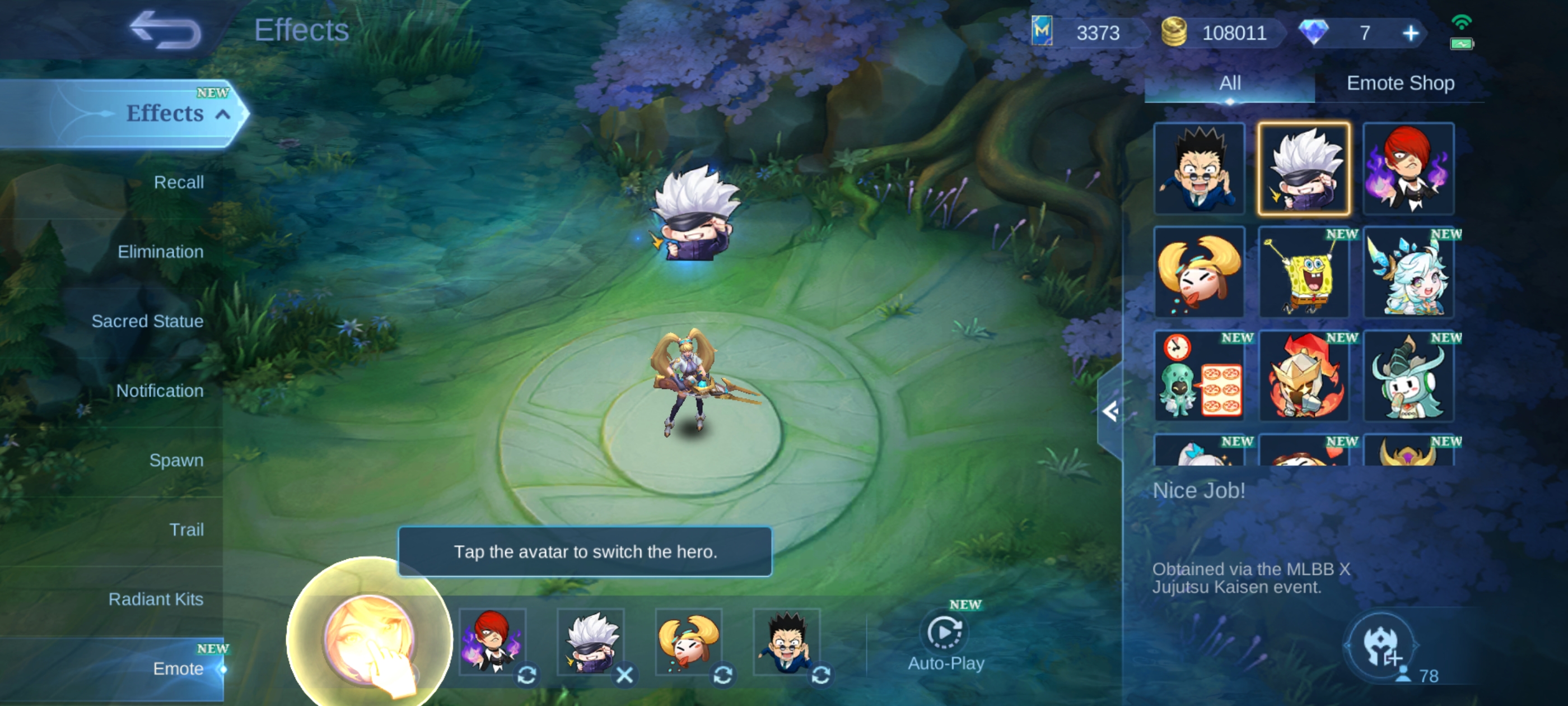Select the Radiant Kits entry
This screenshot has height=706, width=1568.
point(156,599)
